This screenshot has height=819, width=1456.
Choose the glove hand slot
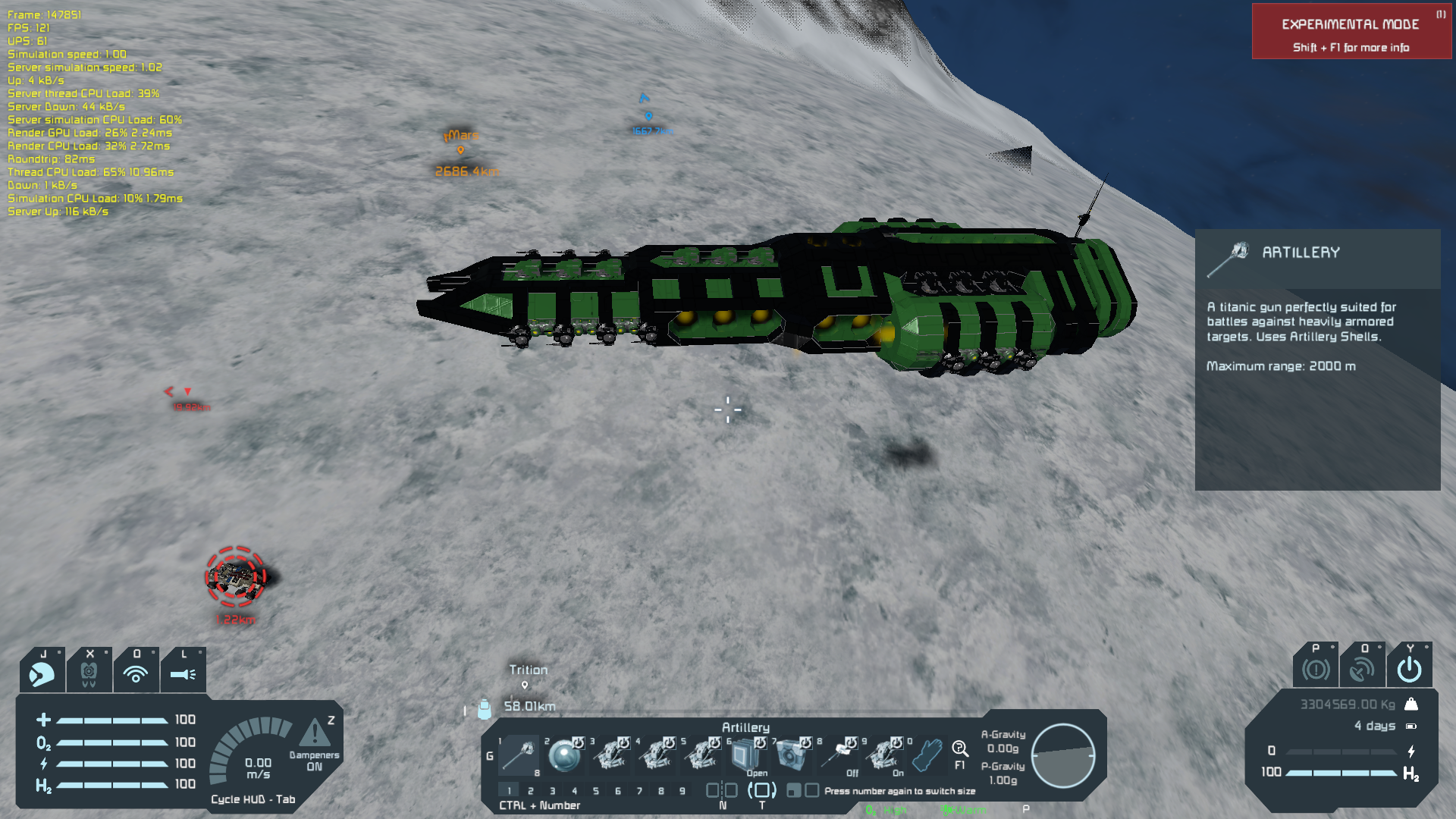pyautogui.click(x=927, y=755)
